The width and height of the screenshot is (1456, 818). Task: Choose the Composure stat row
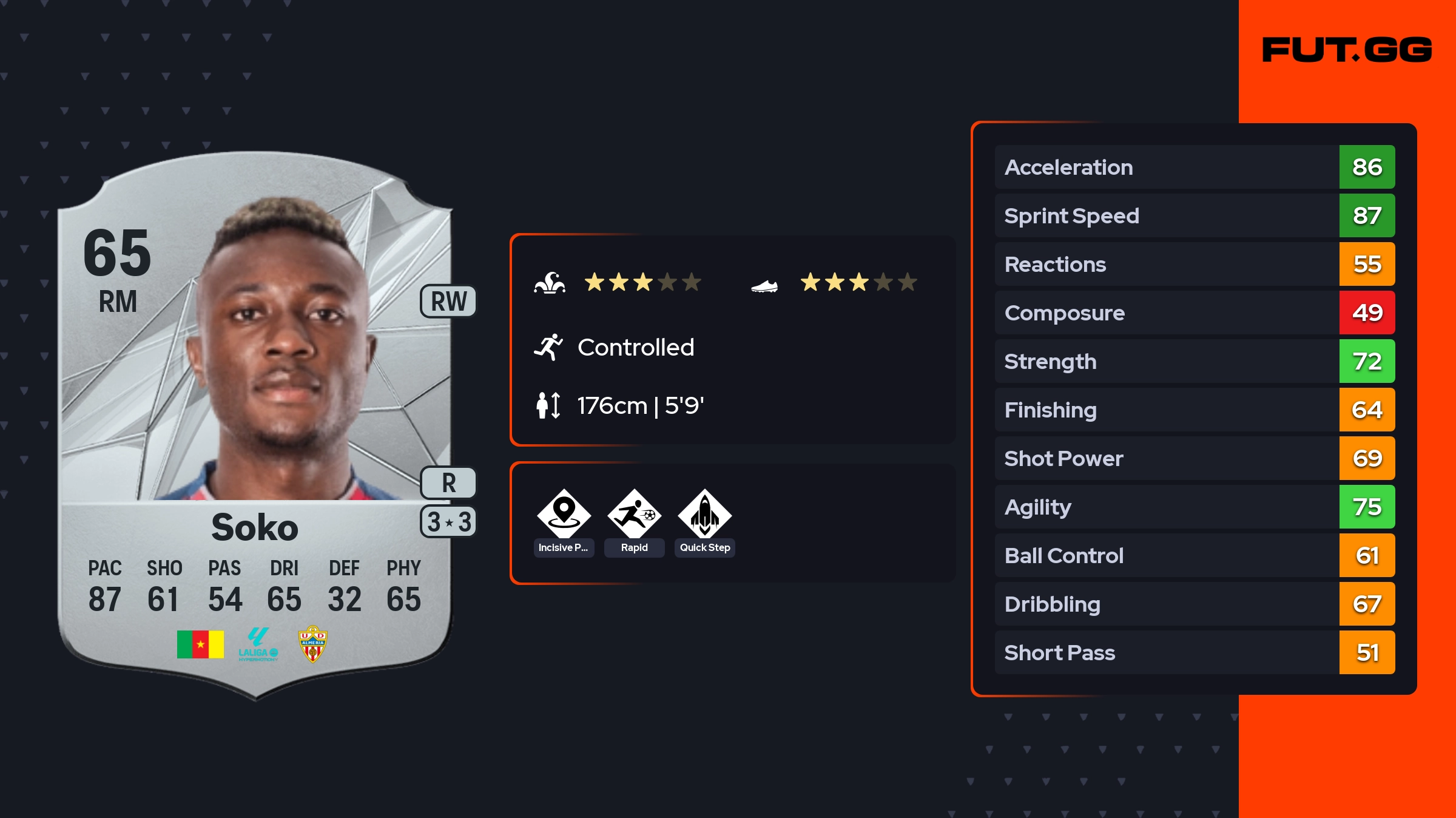point(1194,313)
